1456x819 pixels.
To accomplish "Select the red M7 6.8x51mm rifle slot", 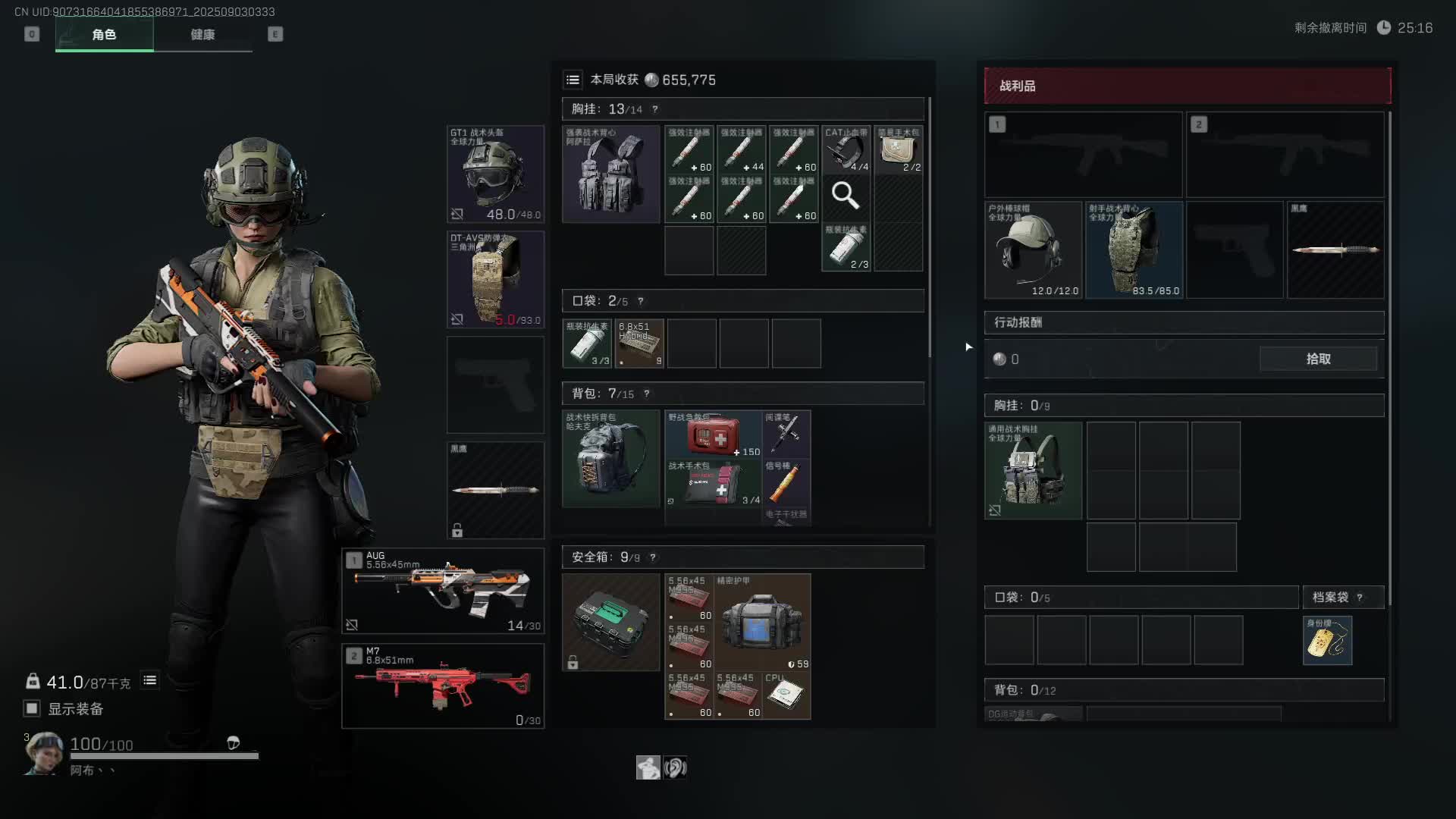I will 443,686.
